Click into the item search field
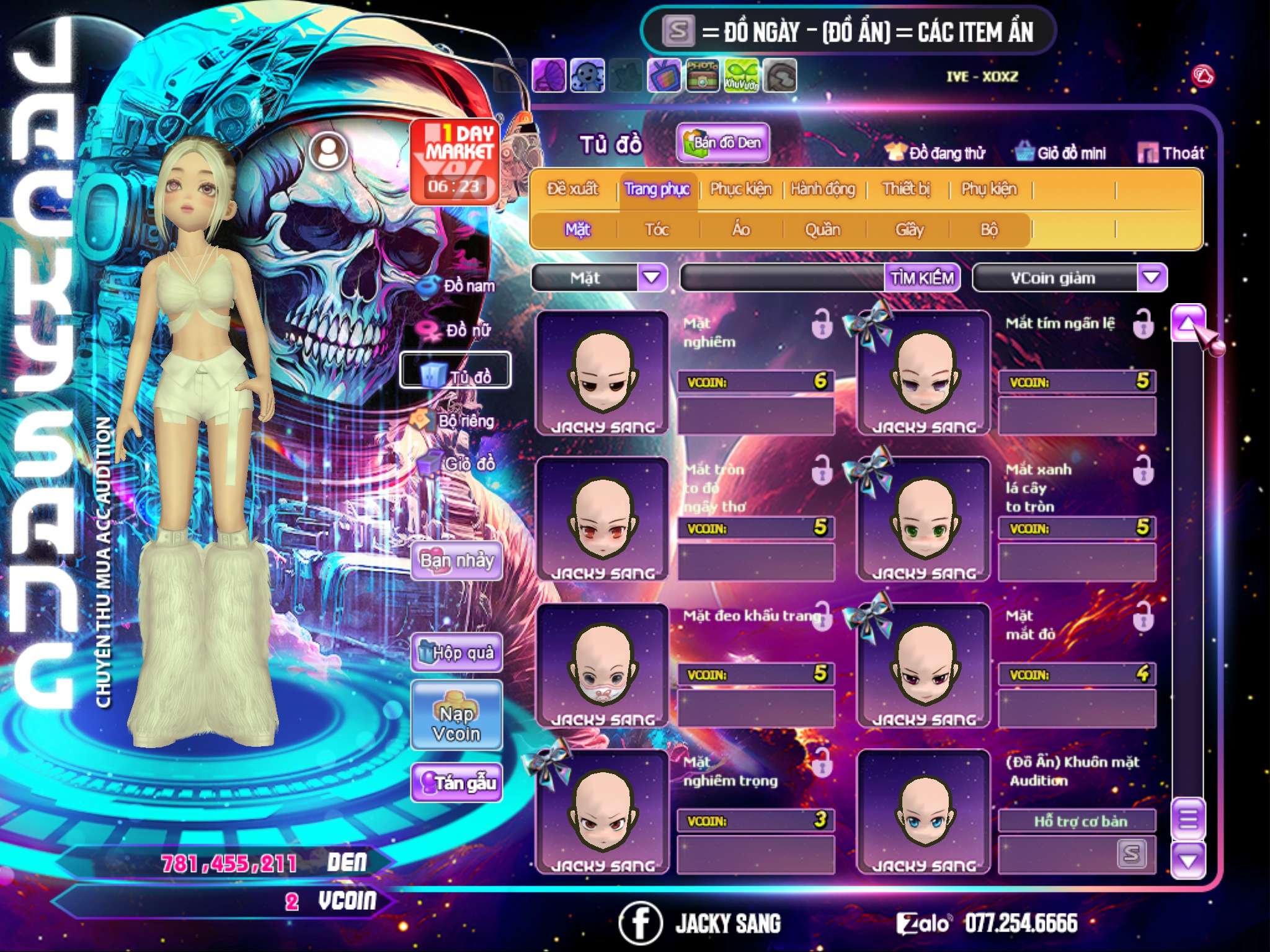This screenshot has height=952, width=1270. click(x=783, y=278)
